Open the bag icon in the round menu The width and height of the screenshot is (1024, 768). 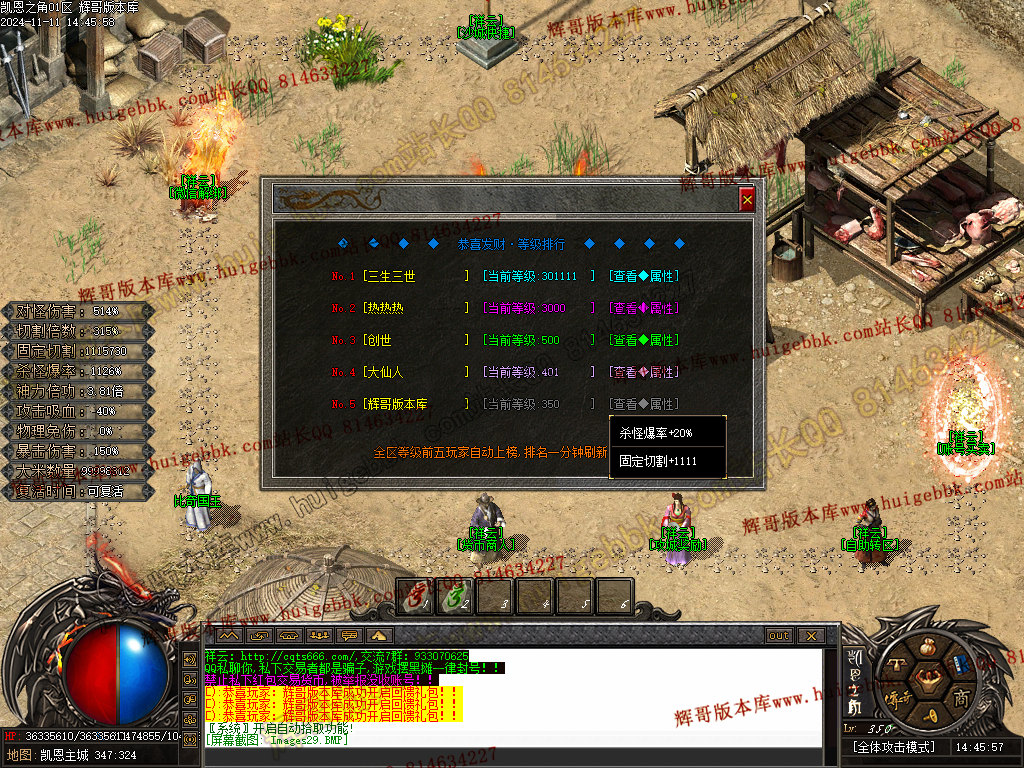pos(926,646)
